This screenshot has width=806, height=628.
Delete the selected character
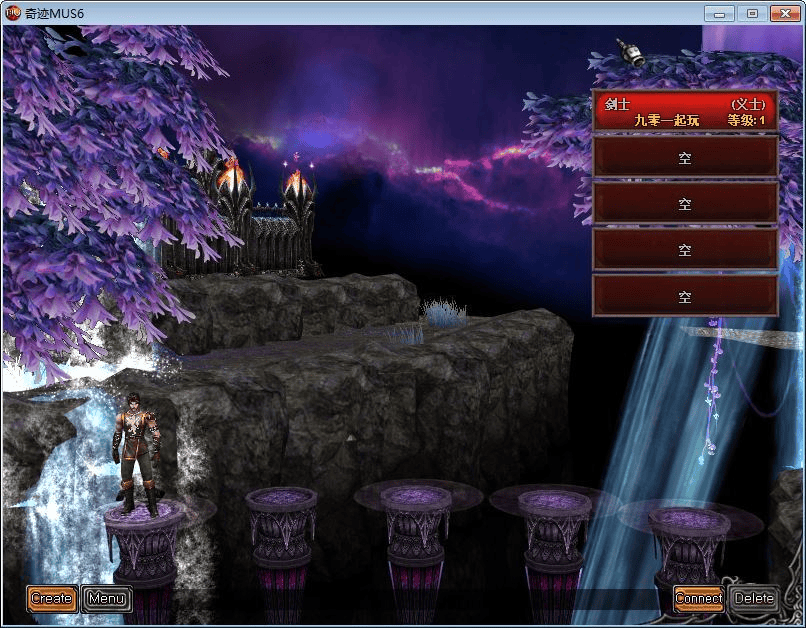754,598
